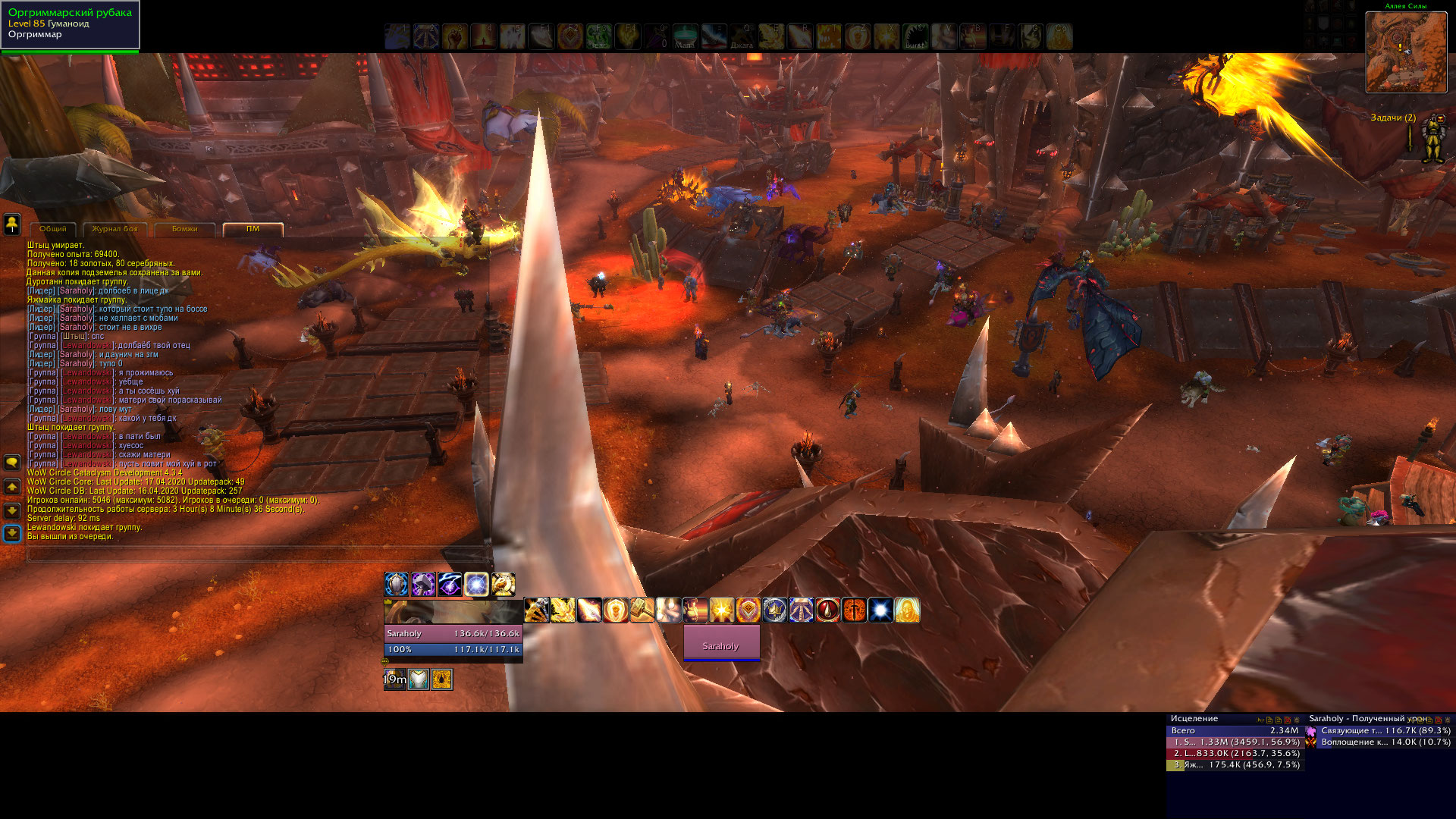The image size is (1456, 819).
Task: Trigger the Burst macro button
Action: pyautogui.click(x=915, y=36)
